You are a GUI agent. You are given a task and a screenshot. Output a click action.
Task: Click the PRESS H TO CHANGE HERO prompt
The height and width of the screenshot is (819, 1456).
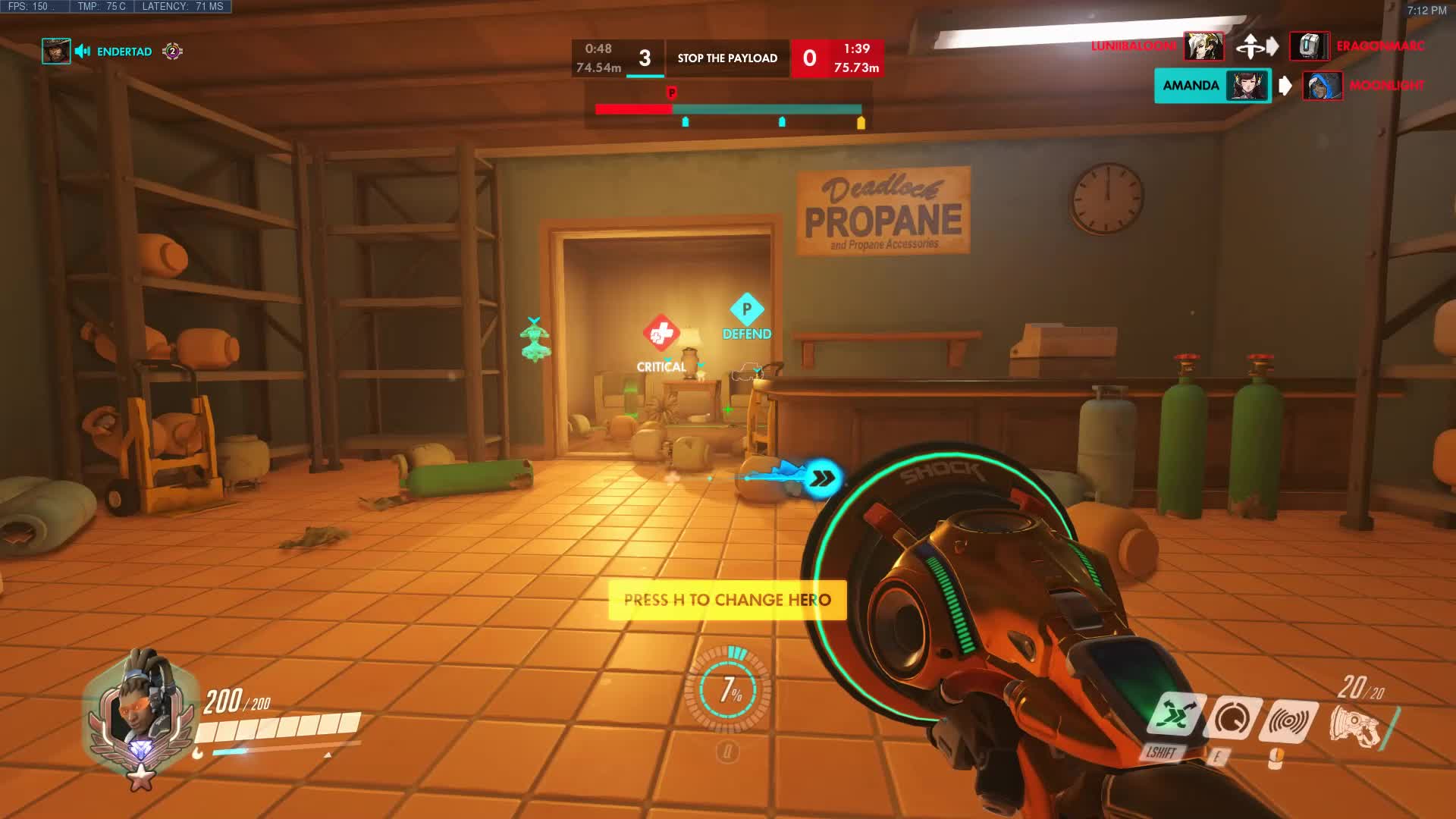(x=726, y=599)
